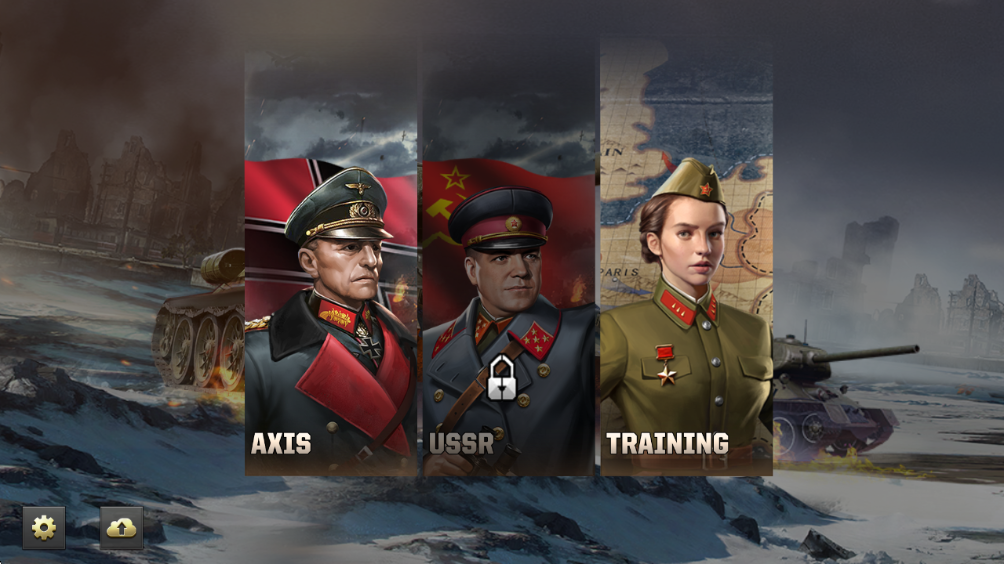Open the Training campaign card
This screenshot has width=1004, height=564.
686,300
